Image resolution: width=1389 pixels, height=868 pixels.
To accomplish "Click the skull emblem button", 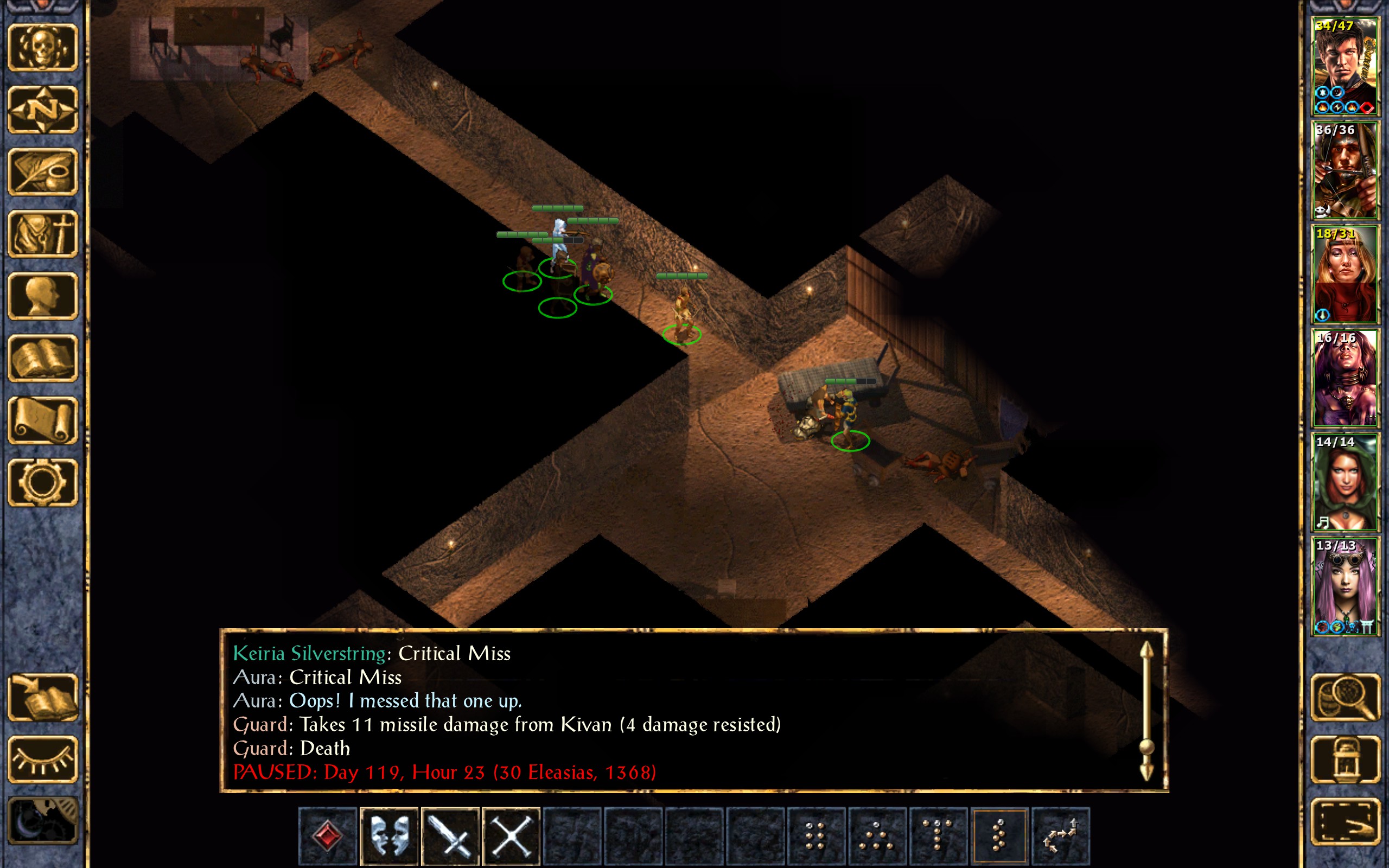I will pos(42,48).
